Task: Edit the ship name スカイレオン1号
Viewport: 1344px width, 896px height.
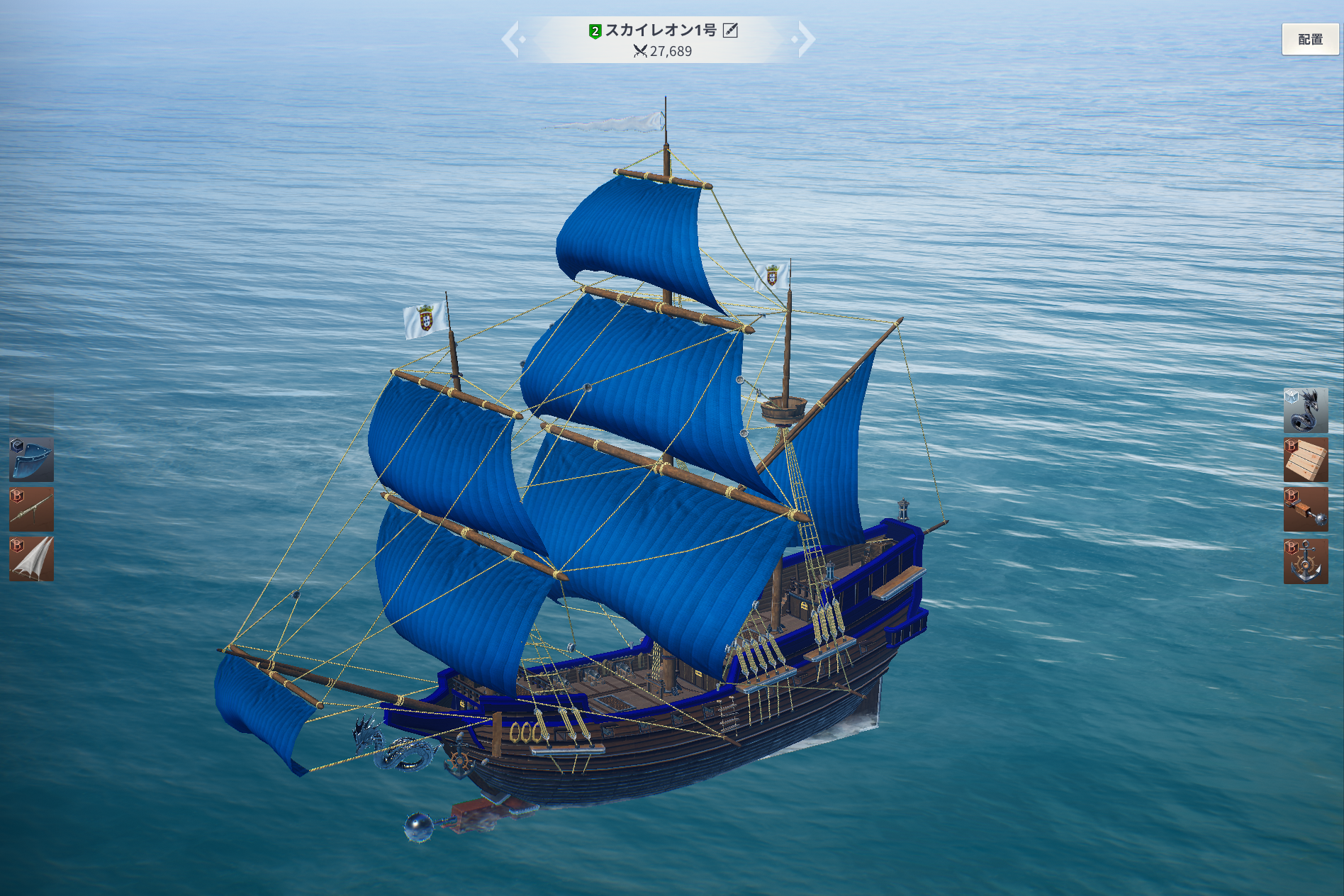Action: [x=730, y=30]
